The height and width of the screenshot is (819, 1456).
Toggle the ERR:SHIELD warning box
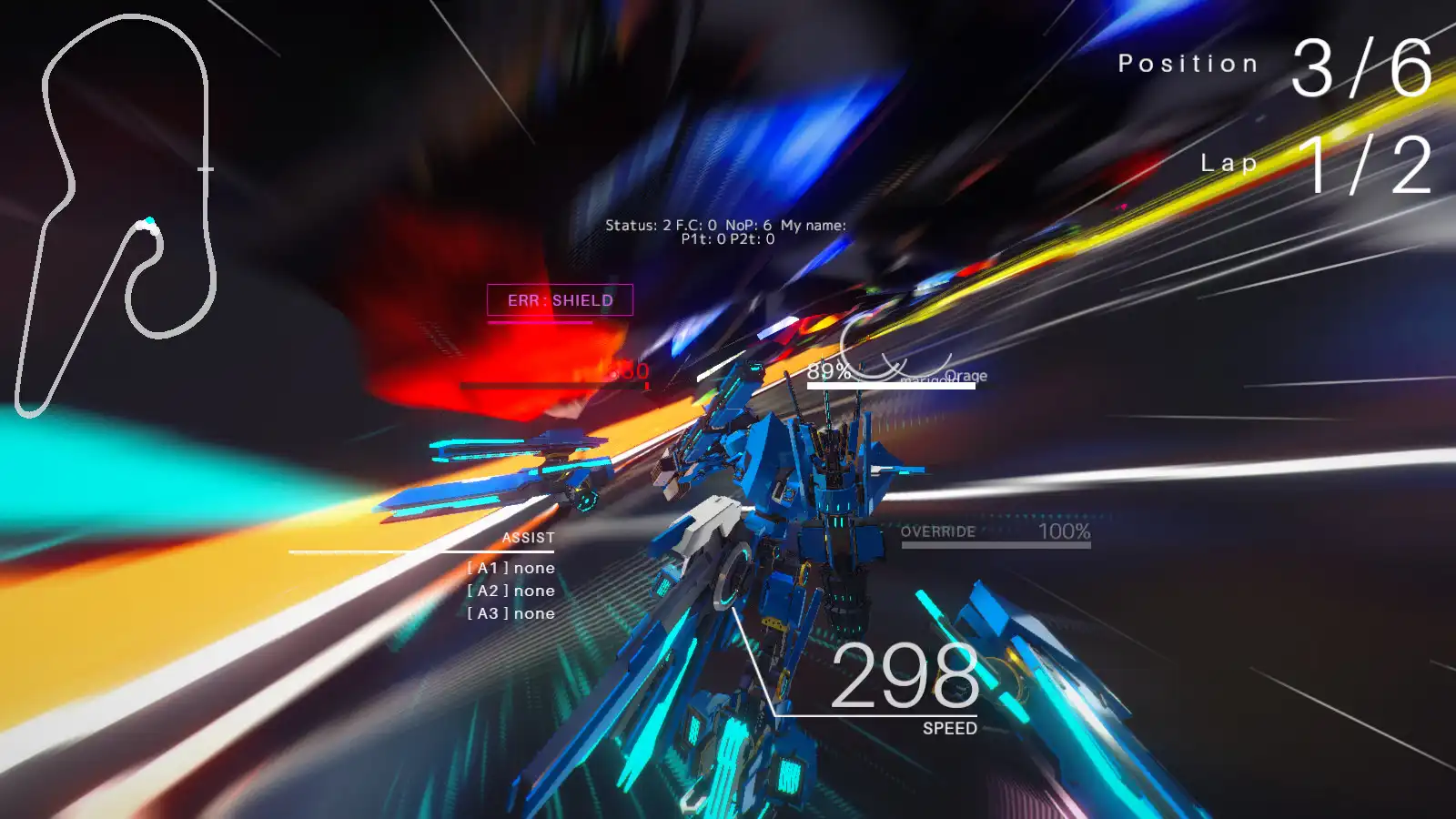pos(560,298)
